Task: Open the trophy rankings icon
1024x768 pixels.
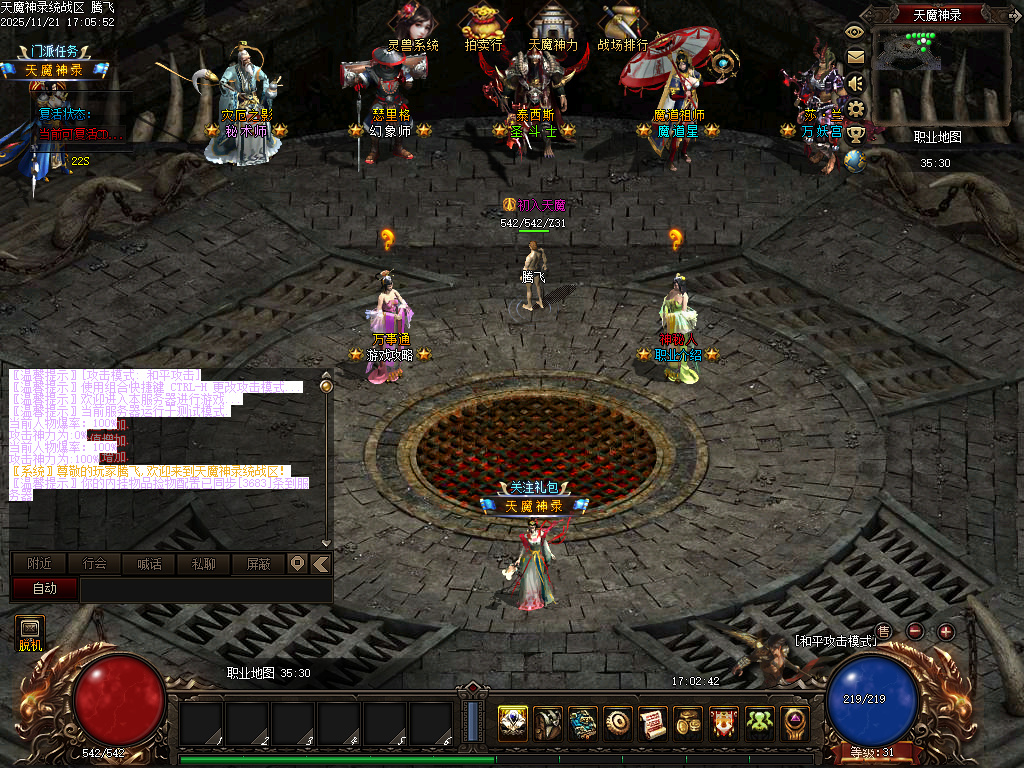Action: pos(855,134)
